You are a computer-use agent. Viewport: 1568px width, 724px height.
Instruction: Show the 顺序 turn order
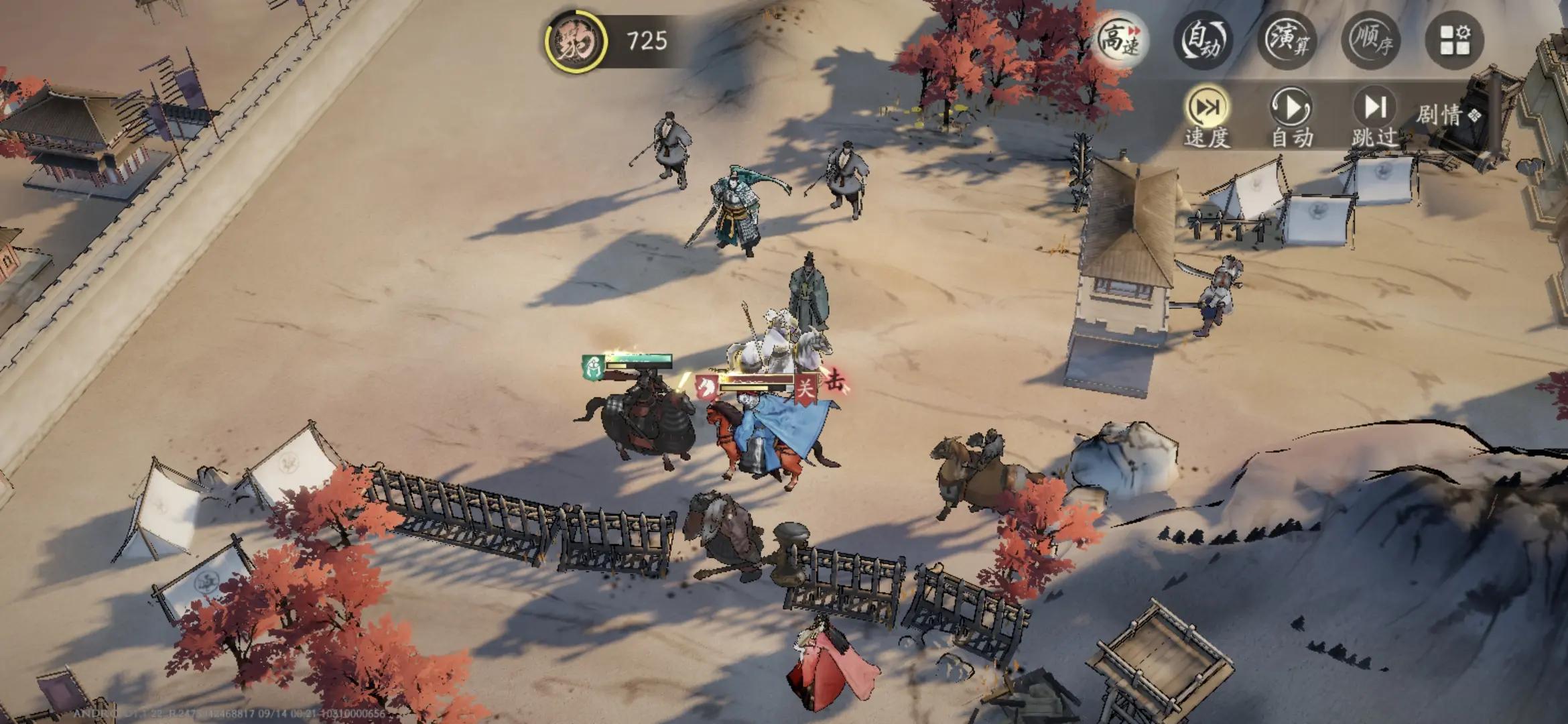(1371, 40)
